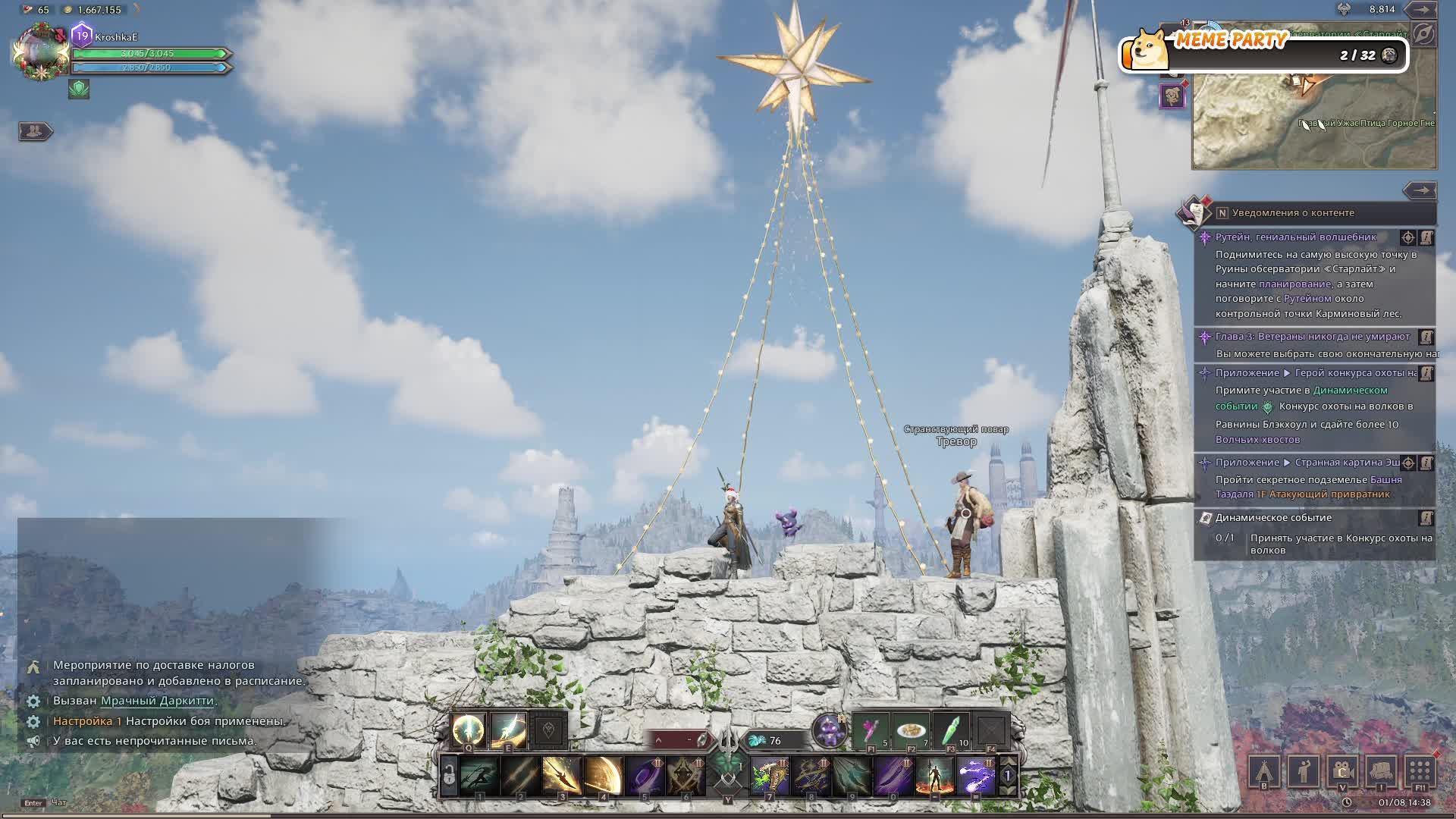Select the Рутейн, гениальный волшебник quest entry
Viewport: 1456px width, 819px height.
pyautogui.click(x=1295, y=237)
